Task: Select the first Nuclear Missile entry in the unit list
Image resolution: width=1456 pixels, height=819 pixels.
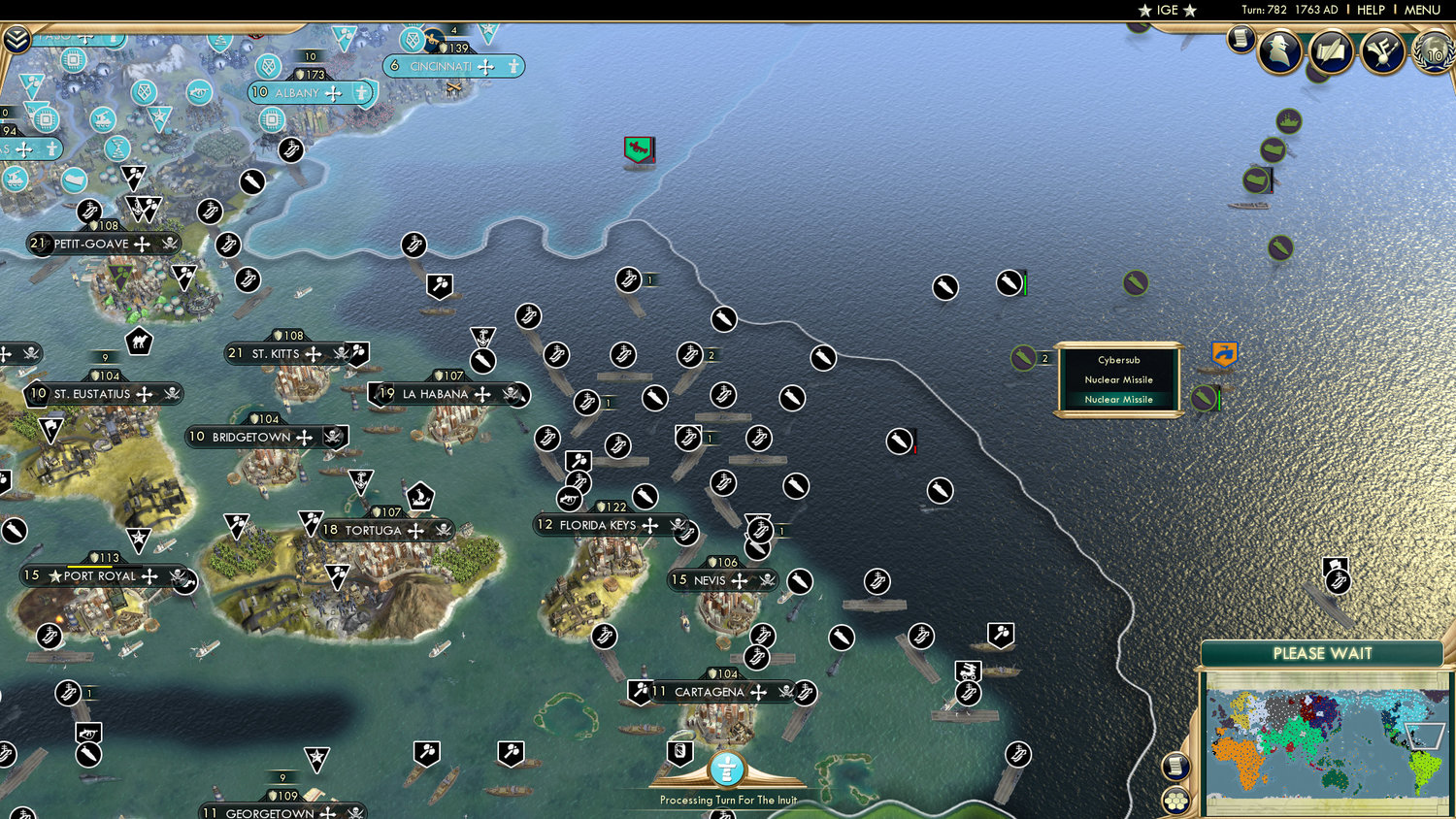Action: click(x=1119, y=379)
